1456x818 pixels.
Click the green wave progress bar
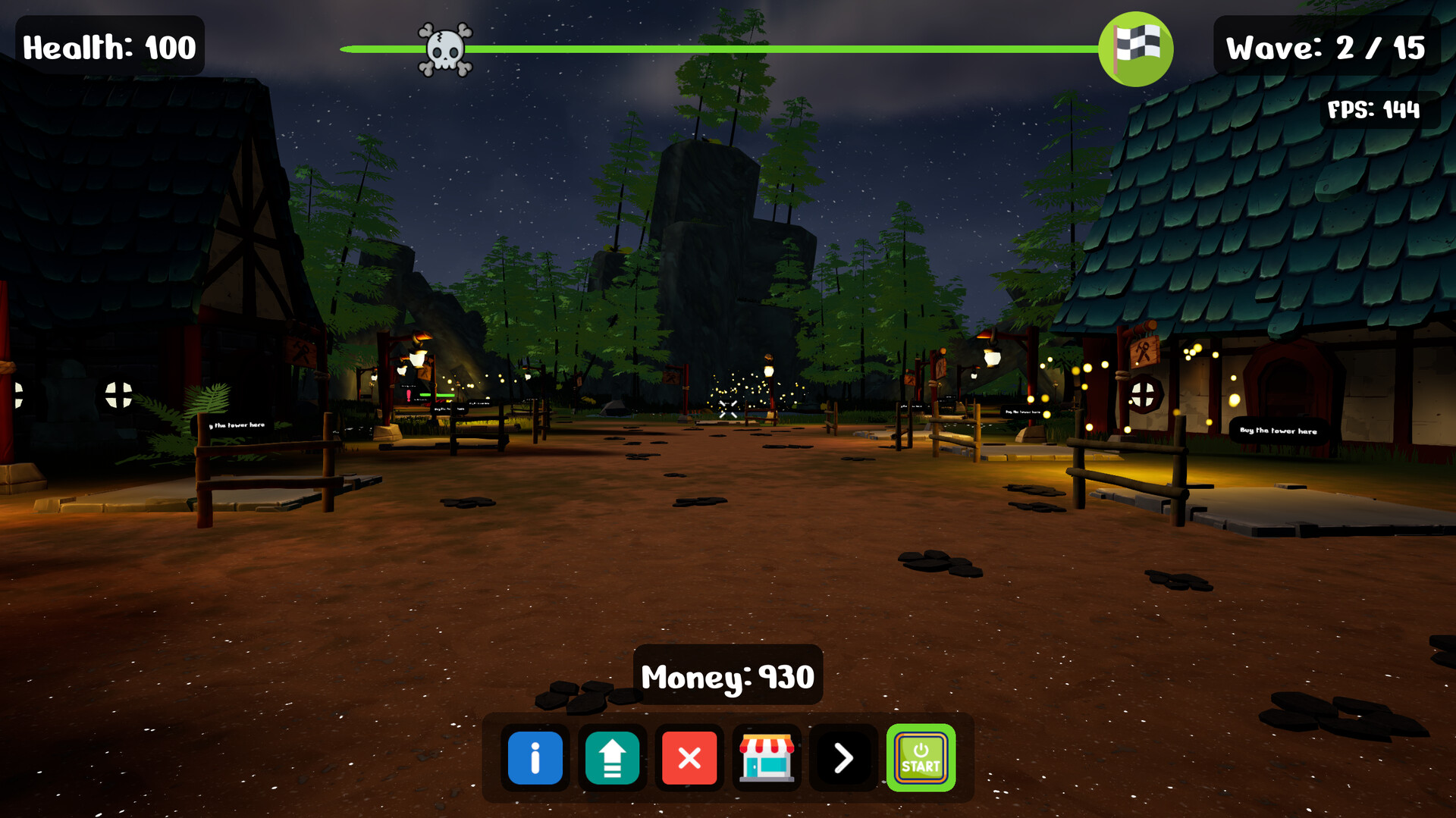click(758, 48)
